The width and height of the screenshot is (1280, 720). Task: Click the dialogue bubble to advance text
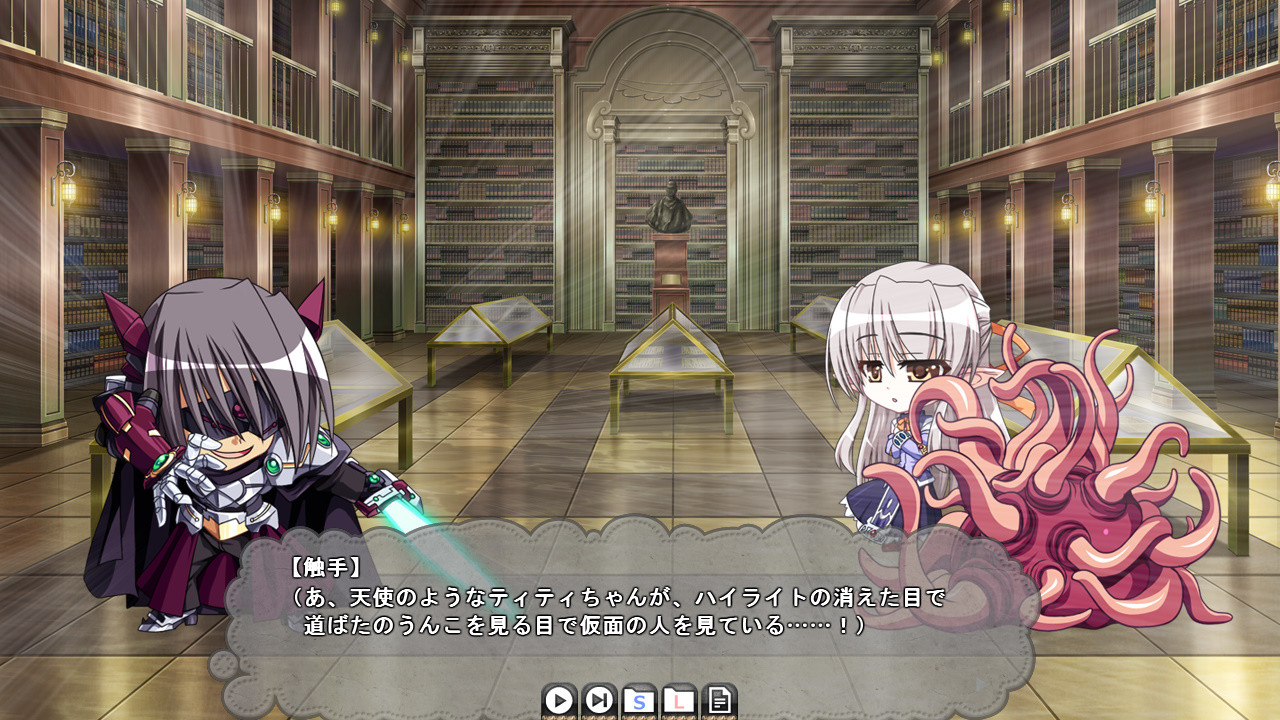620,600
